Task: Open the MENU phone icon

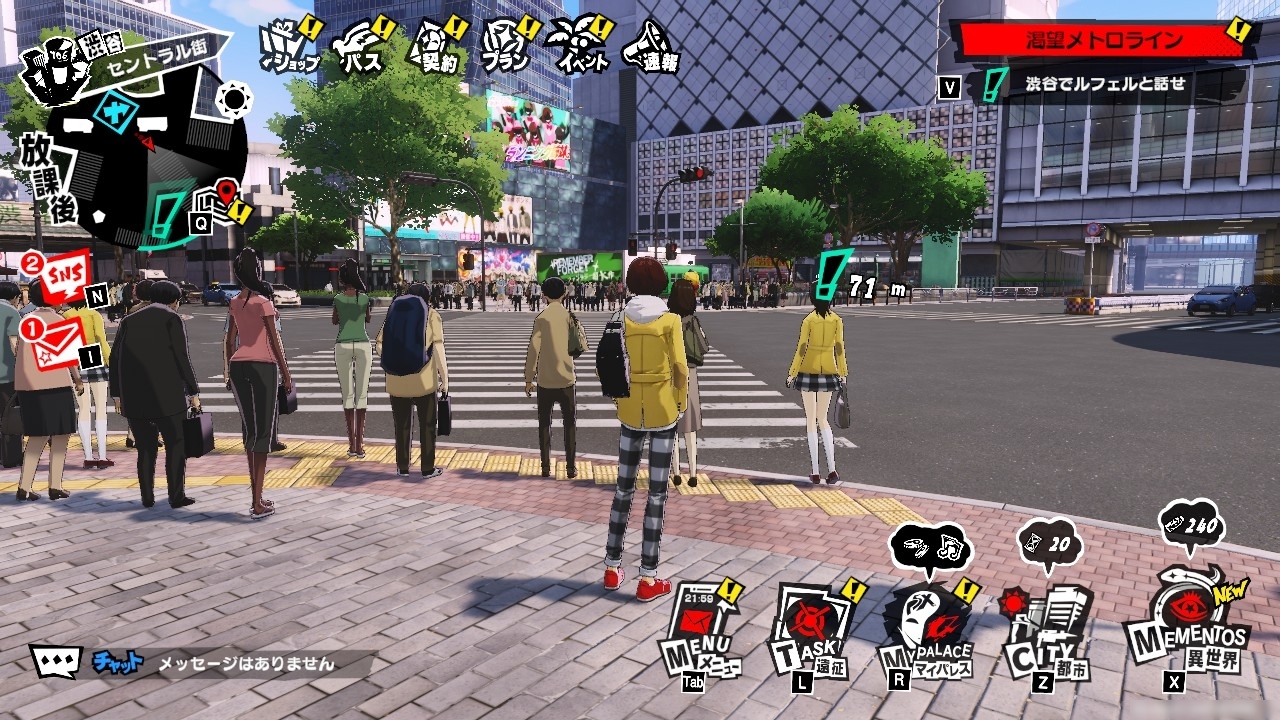Action: click(701, 627)
